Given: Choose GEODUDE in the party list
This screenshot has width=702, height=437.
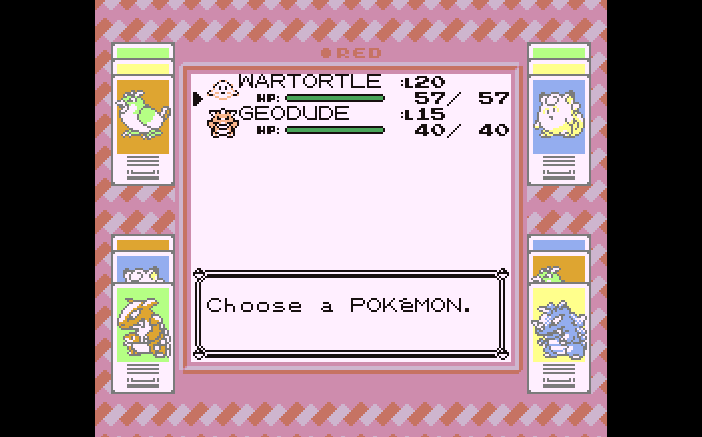Looking at the screenshot, I should click(x=294, y=114).
